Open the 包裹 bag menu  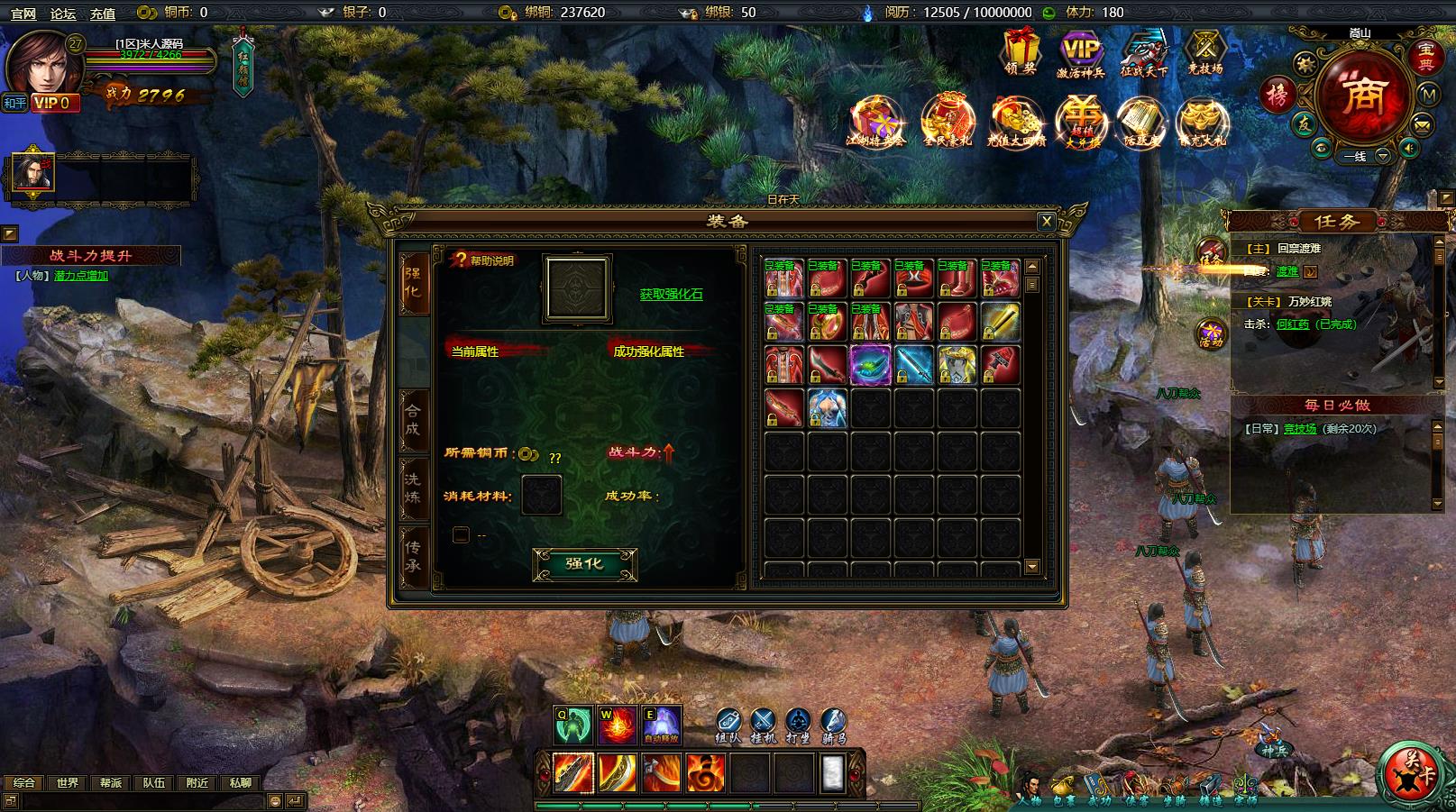1066,789
